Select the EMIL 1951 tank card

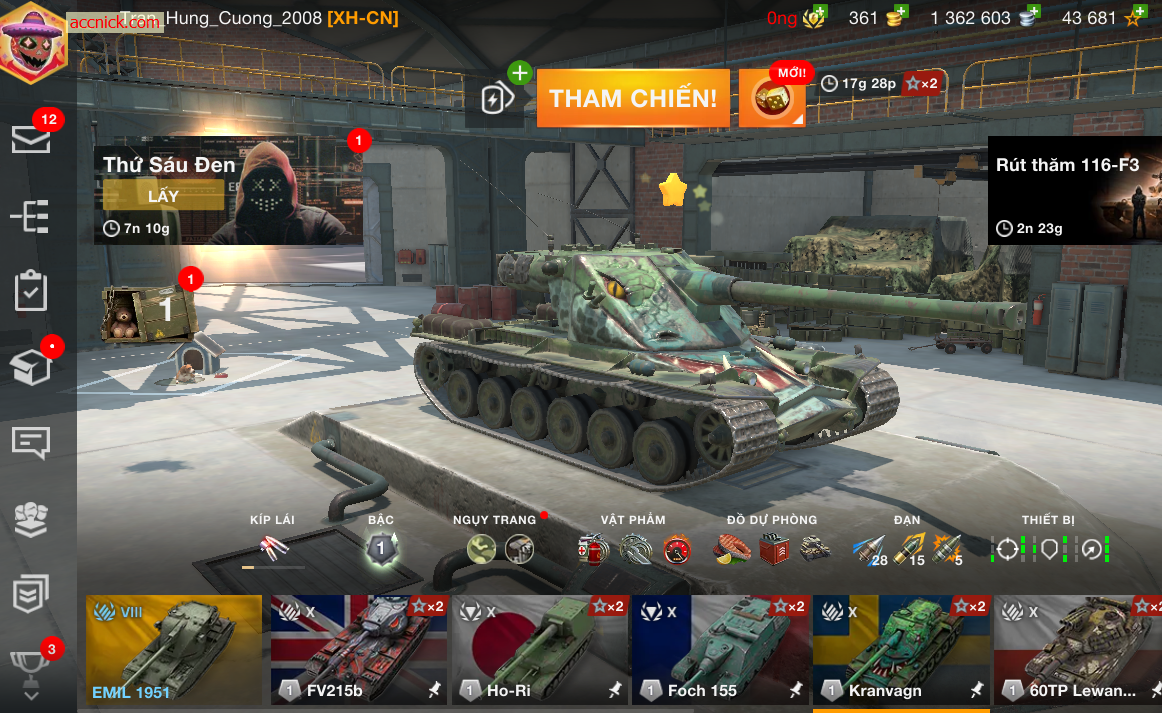click(174, 649)
